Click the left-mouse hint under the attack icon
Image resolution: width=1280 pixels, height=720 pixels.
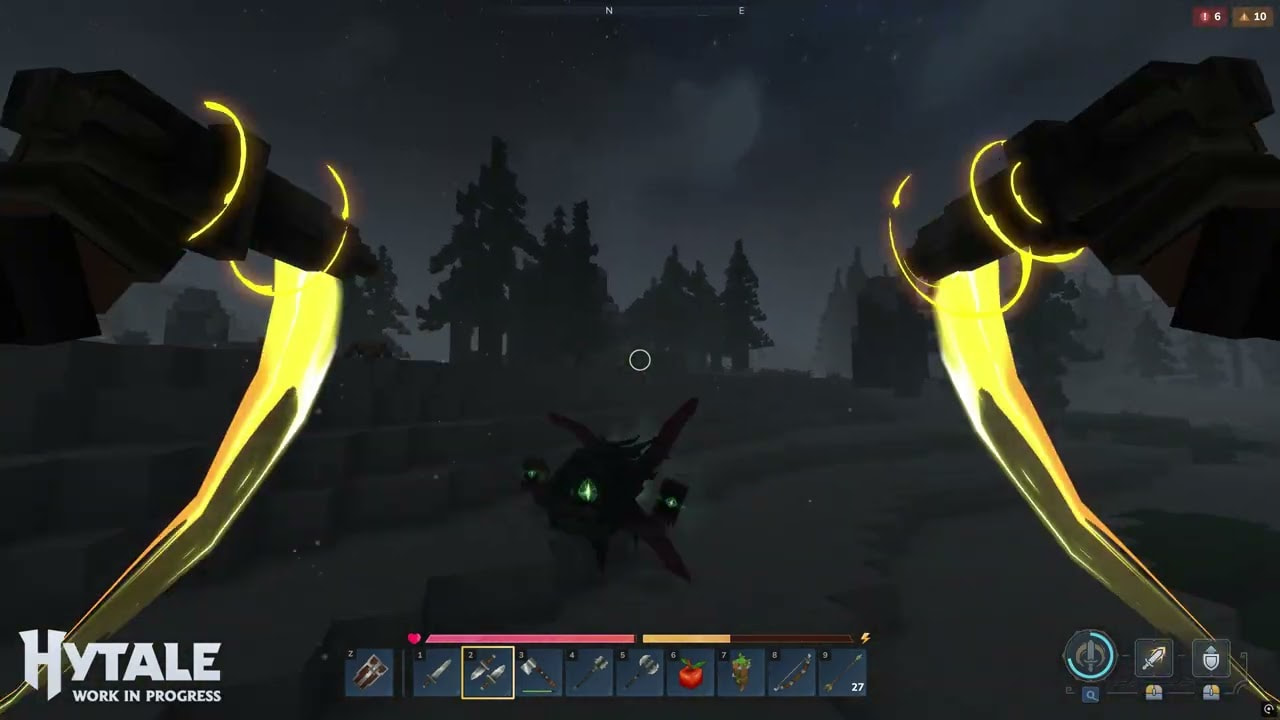click(1152, 692)
